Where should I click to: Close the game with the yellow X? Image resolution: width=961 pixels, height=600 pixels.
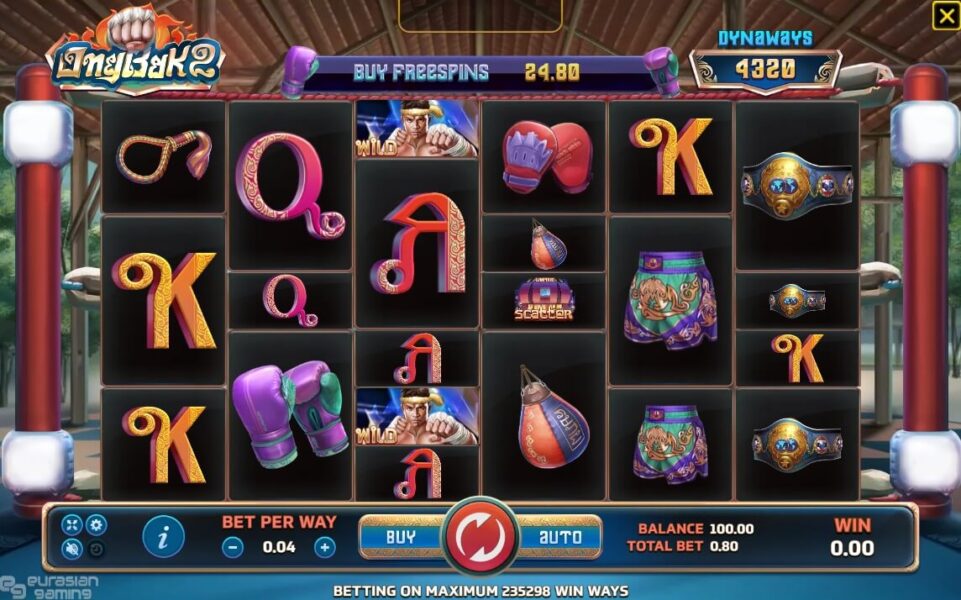[x=945, y=15]
